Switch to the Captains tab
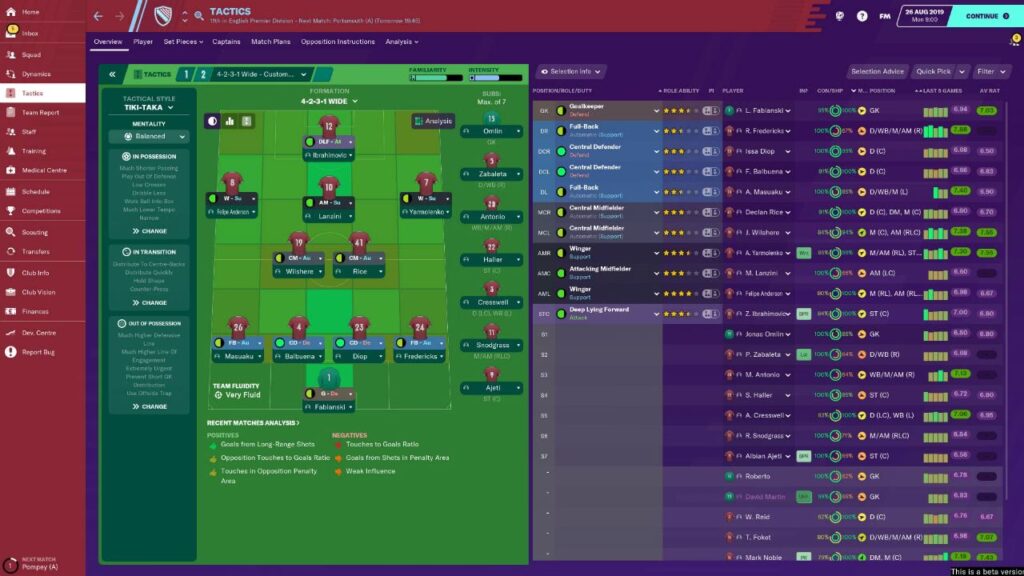The height and width of the screenshot is (576, 1024). 226,42
